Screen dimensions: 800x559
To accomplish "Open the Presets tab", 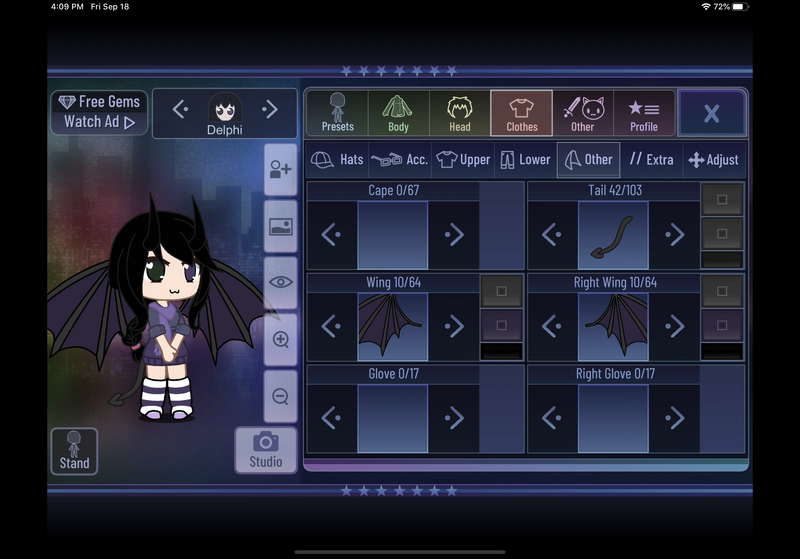I will pos(337,113).
